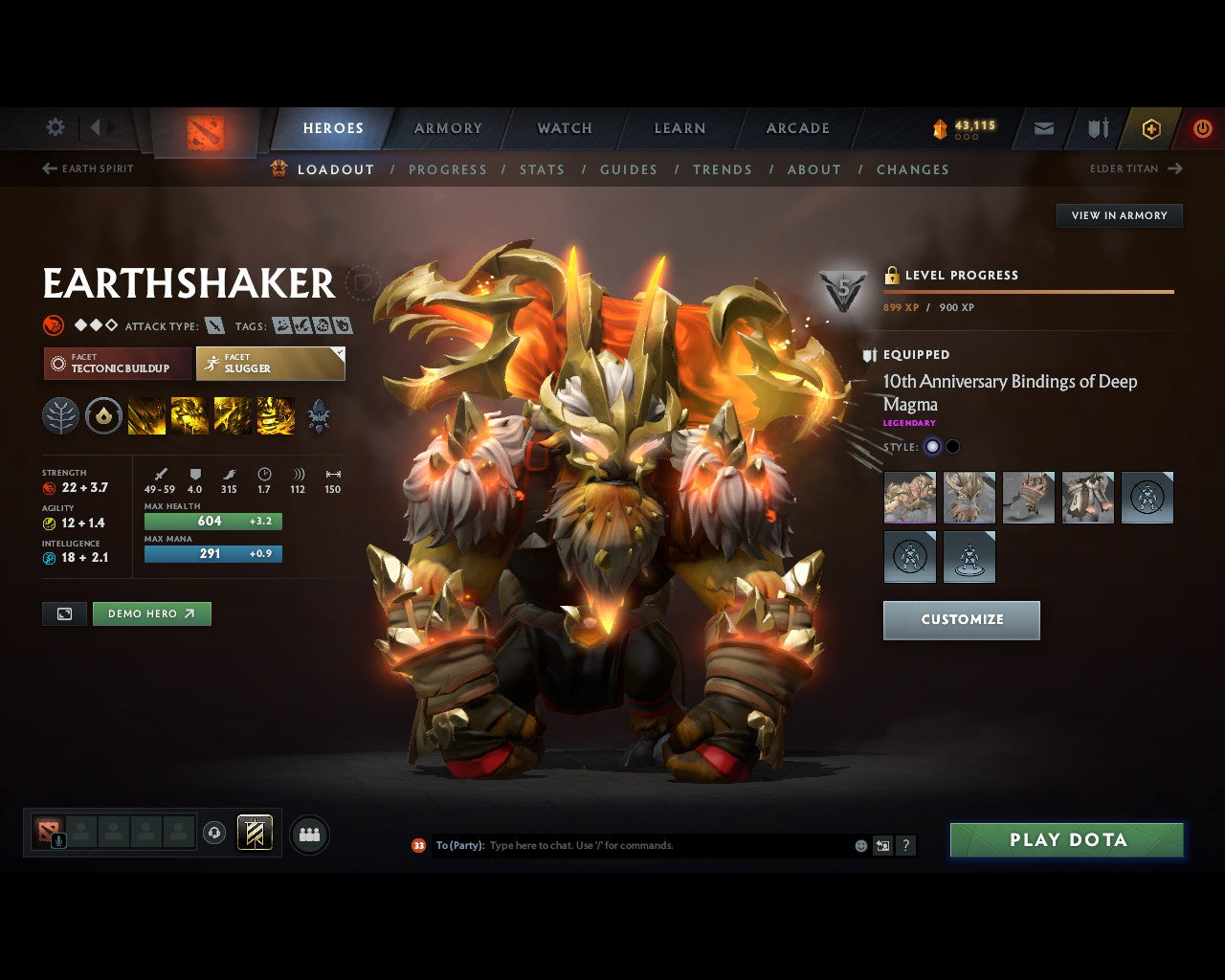Select the black style variant radio button
1225x980 pixels.
tap(951, 446)
